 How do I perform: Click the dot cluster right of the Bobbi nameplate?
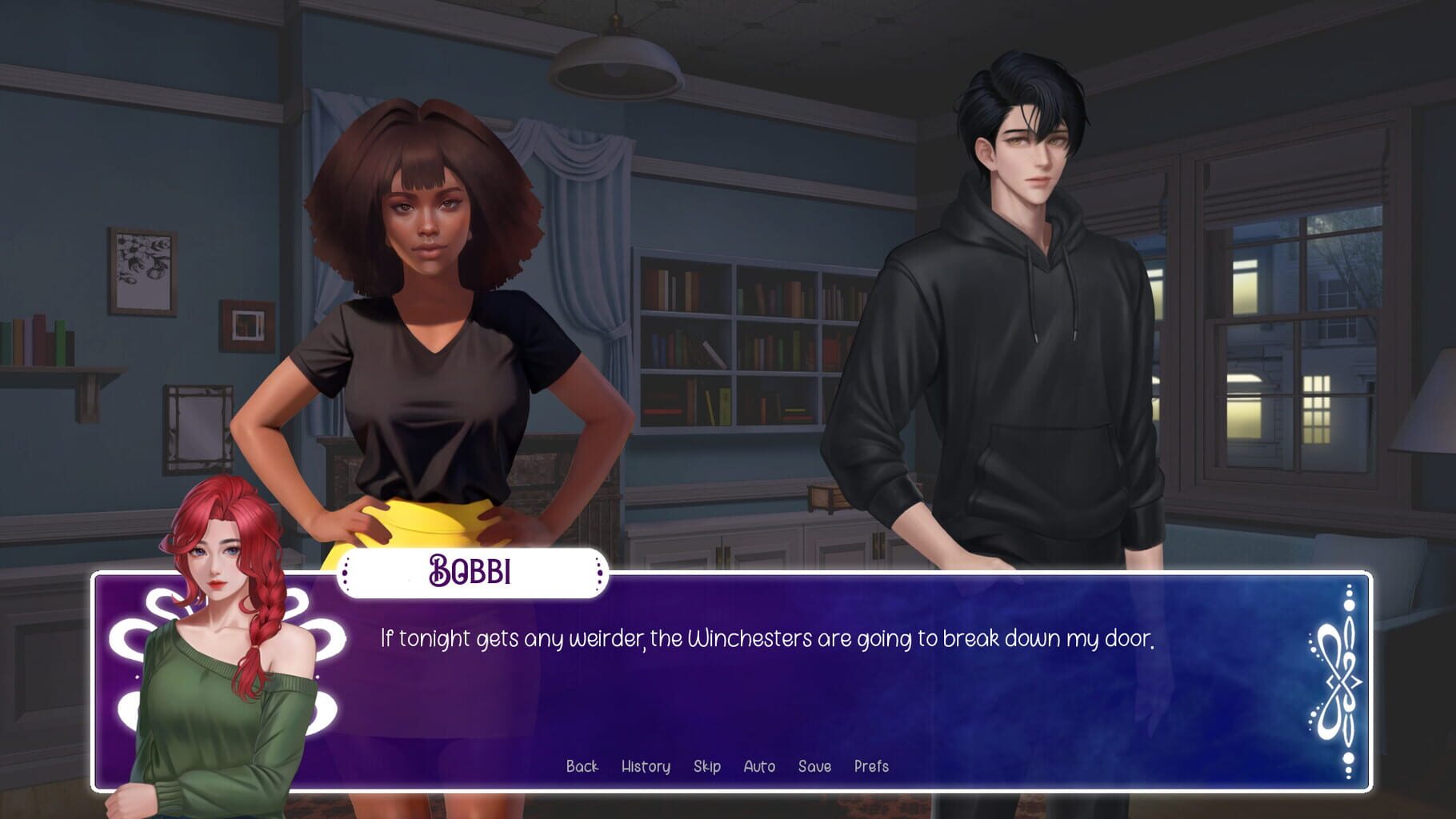598,573
